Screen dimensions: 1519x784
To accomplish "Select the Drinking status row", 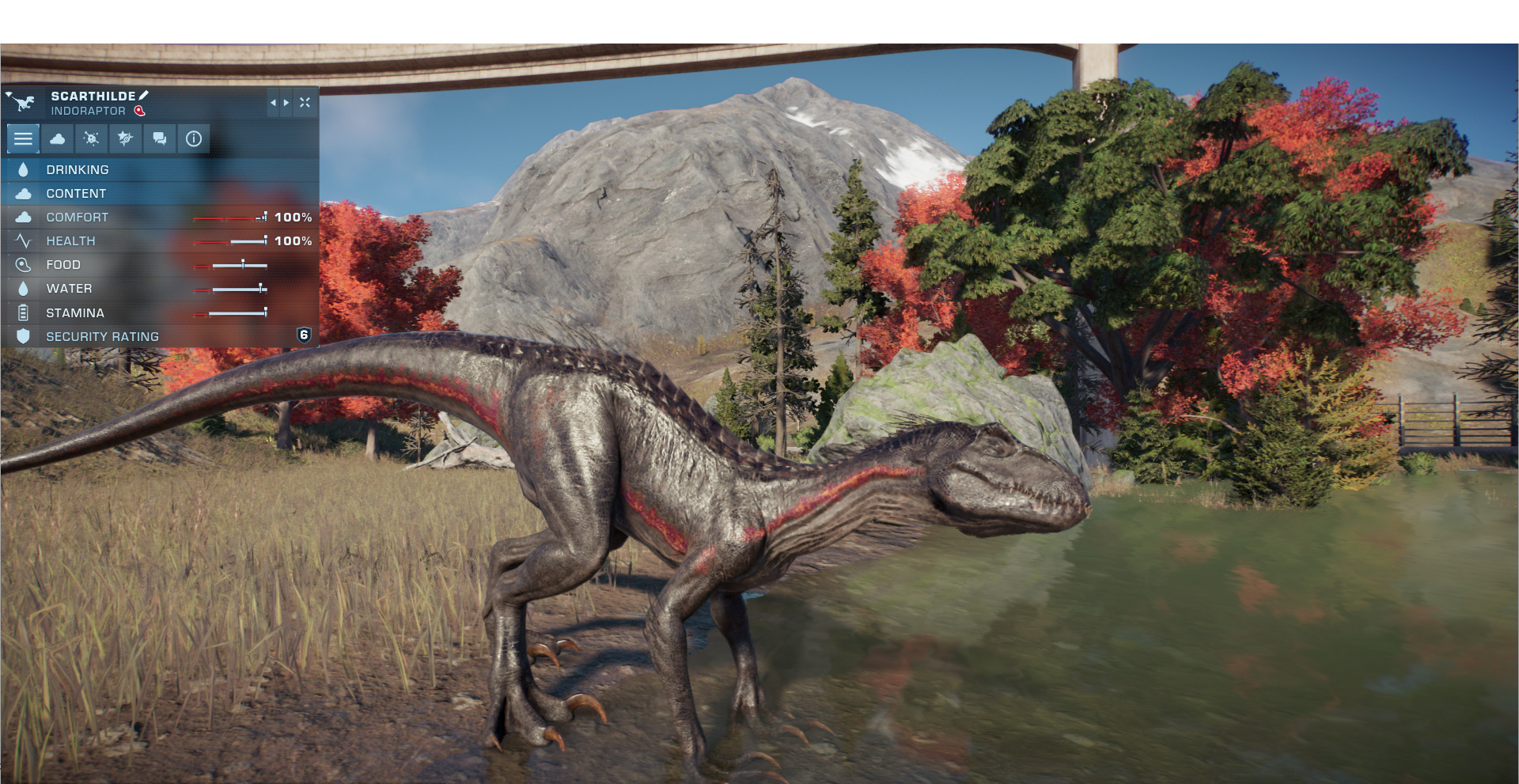I will coord(158,169).
